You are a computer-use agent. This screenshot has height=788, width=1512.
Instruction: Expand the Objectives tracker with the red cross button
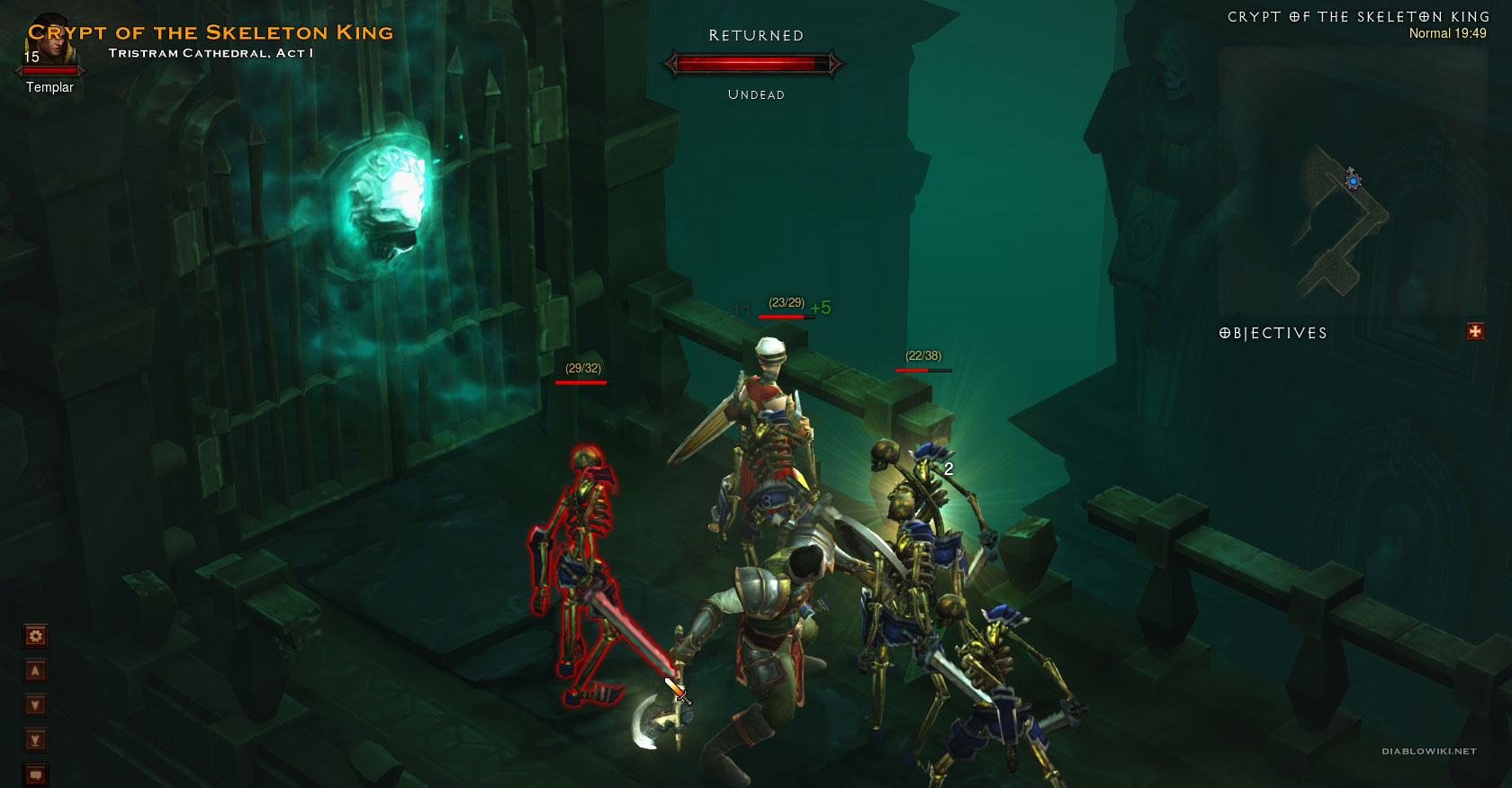tap(1475, 332)
